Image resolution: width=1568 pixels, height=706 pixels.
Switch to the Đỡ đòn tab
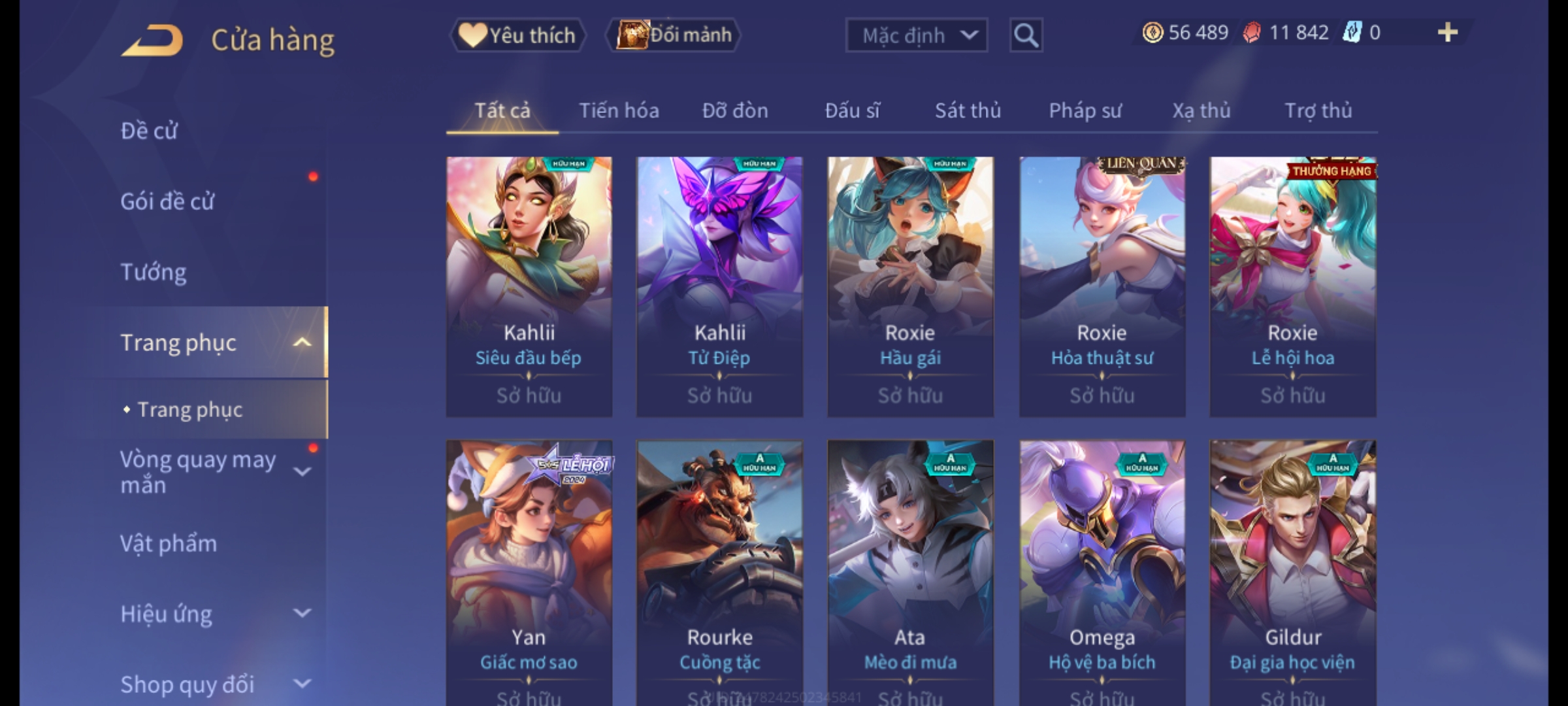pos(735,110)
